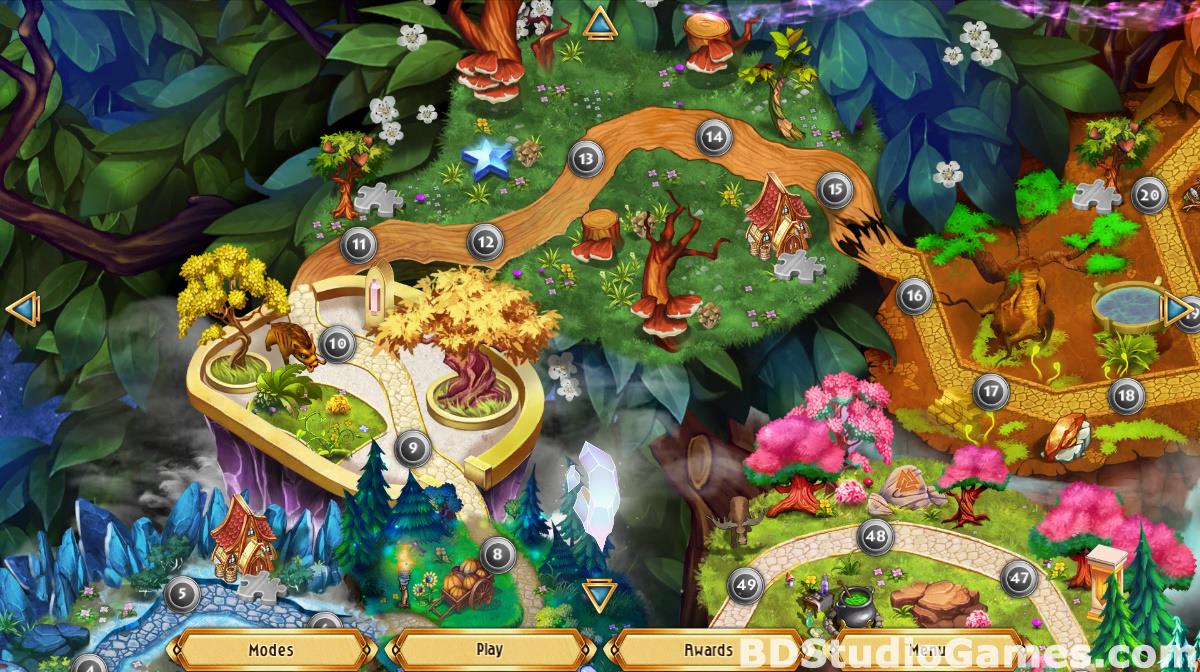Open level 47 node
The width and height of the screenshot is (1200, 672).
coord(1019,578)
